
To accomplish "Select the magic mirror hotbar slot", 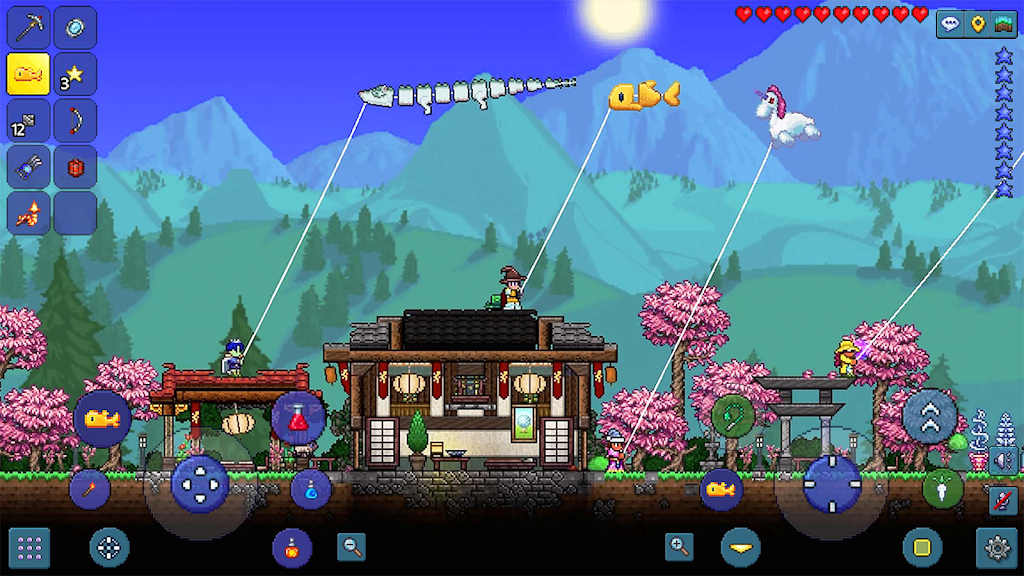I will pyautogui.click(x=75, y=27).
